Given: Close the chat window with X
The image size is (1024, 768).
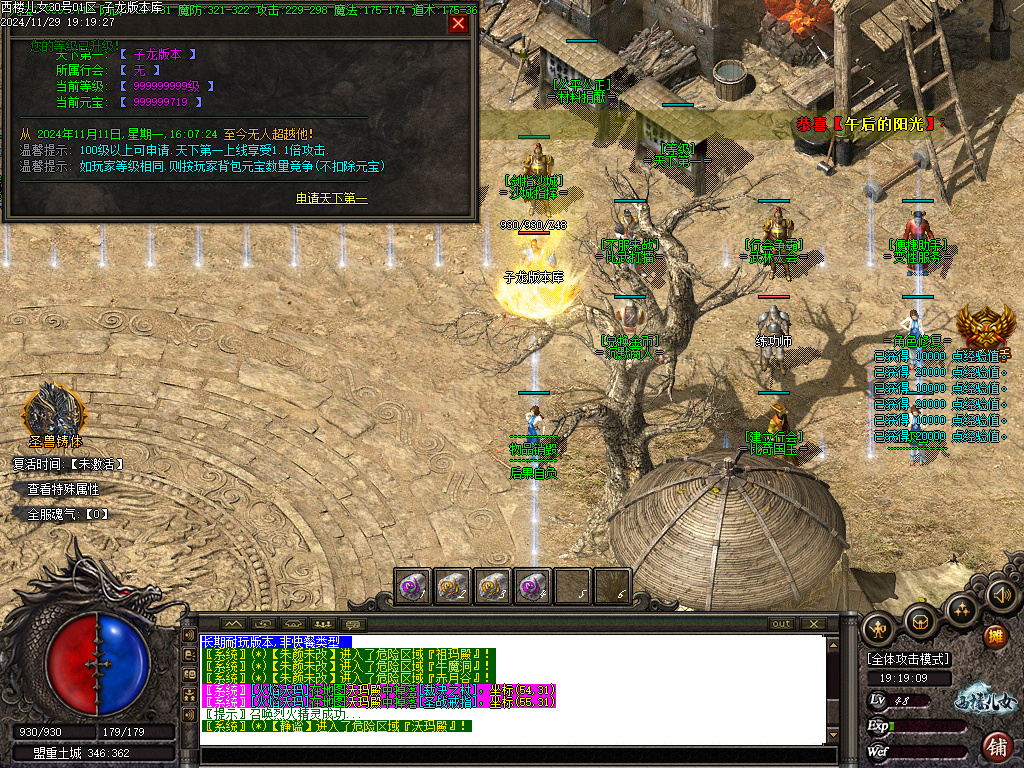Looking at the screenshot, I should [814, 624].
